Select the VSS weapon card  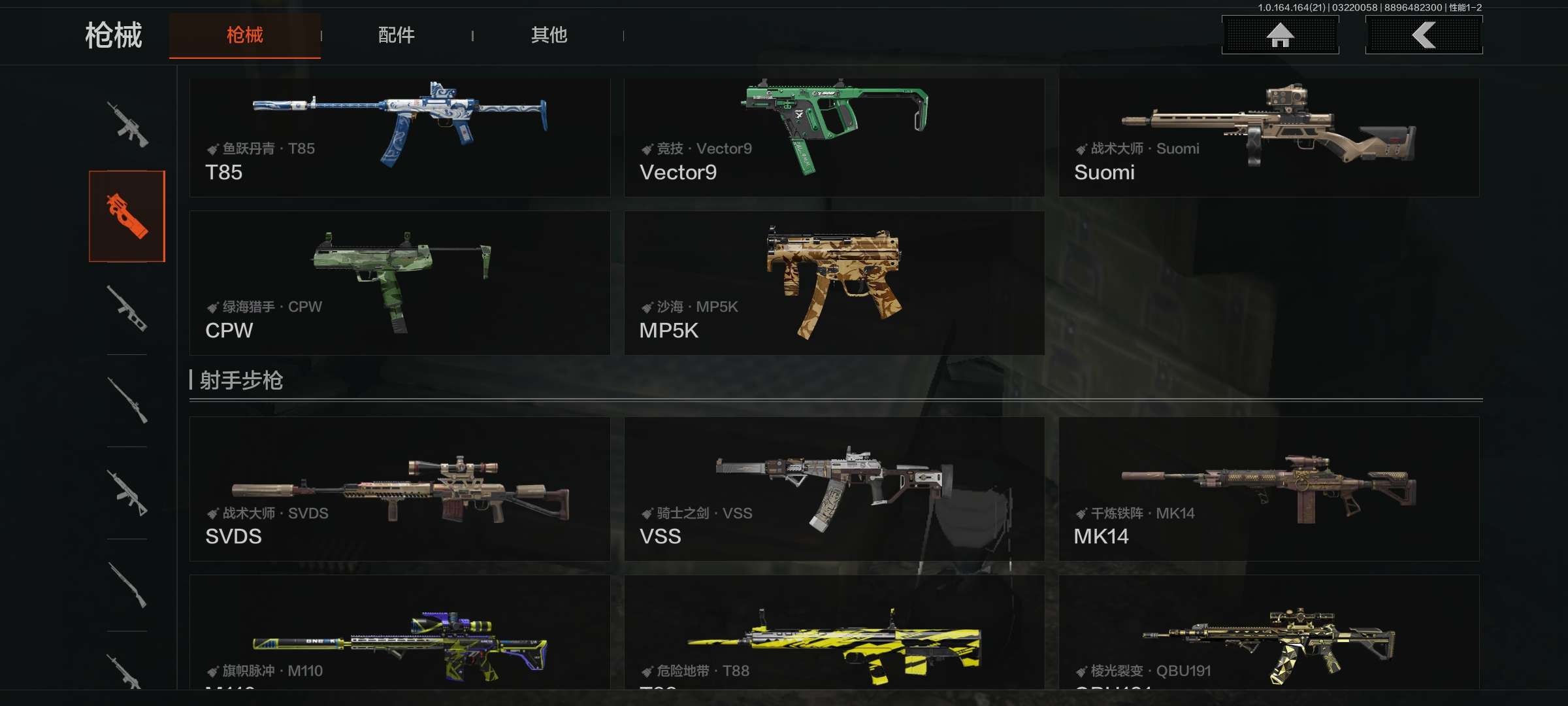click(834, 489)
